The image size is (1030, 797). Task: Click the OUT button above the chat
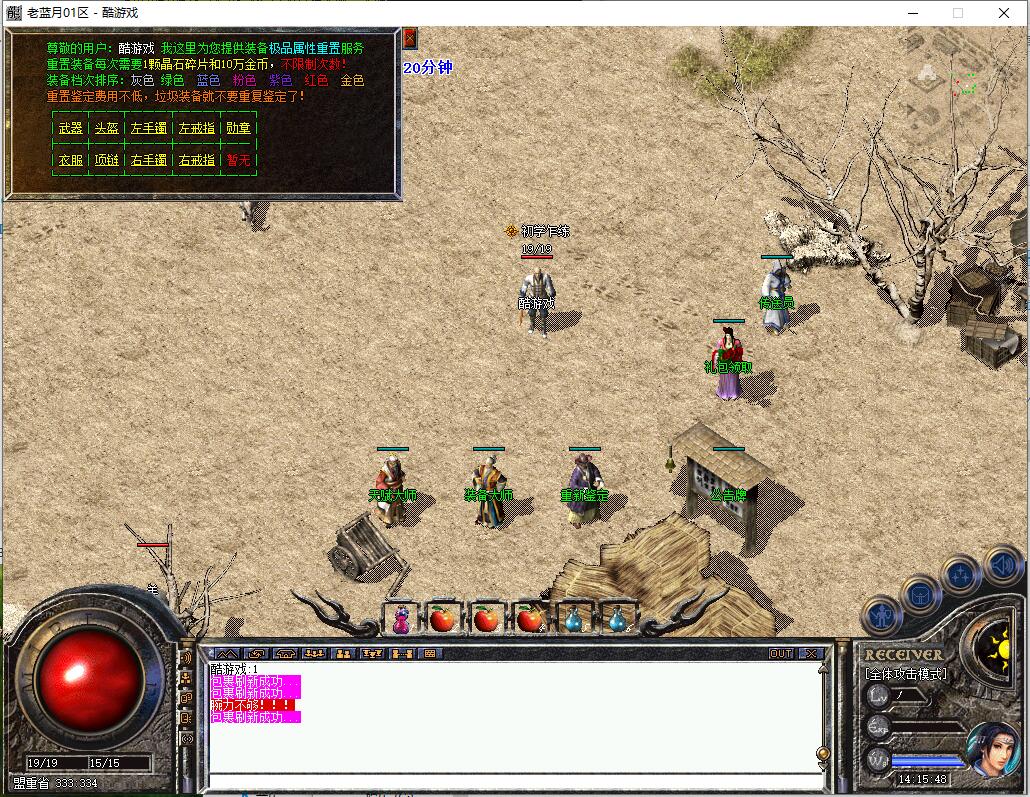click(x=781, y=654)
